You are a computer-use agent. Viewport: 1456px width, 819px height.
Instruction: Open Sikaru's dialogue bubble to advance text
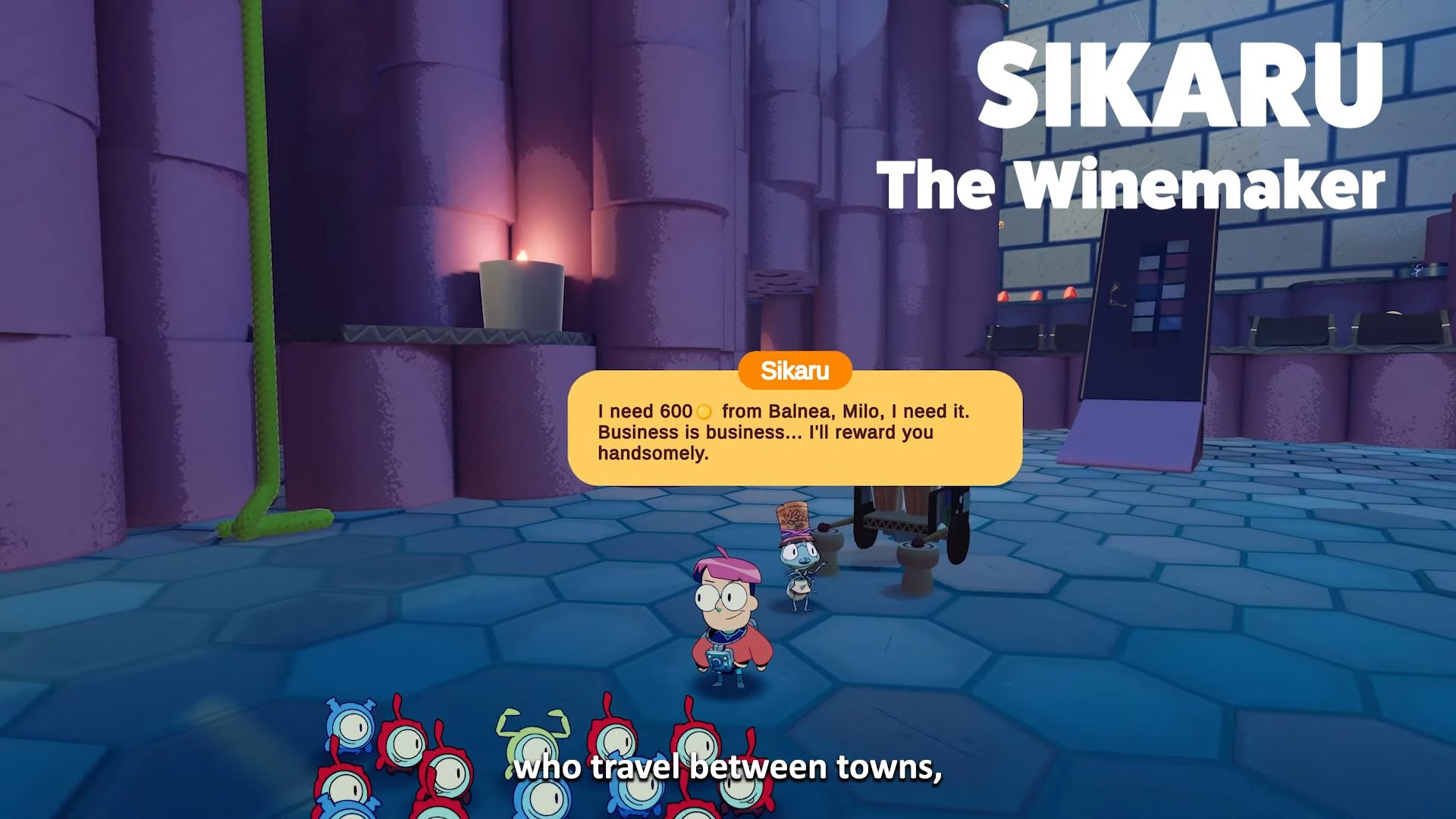pos(796,432)
